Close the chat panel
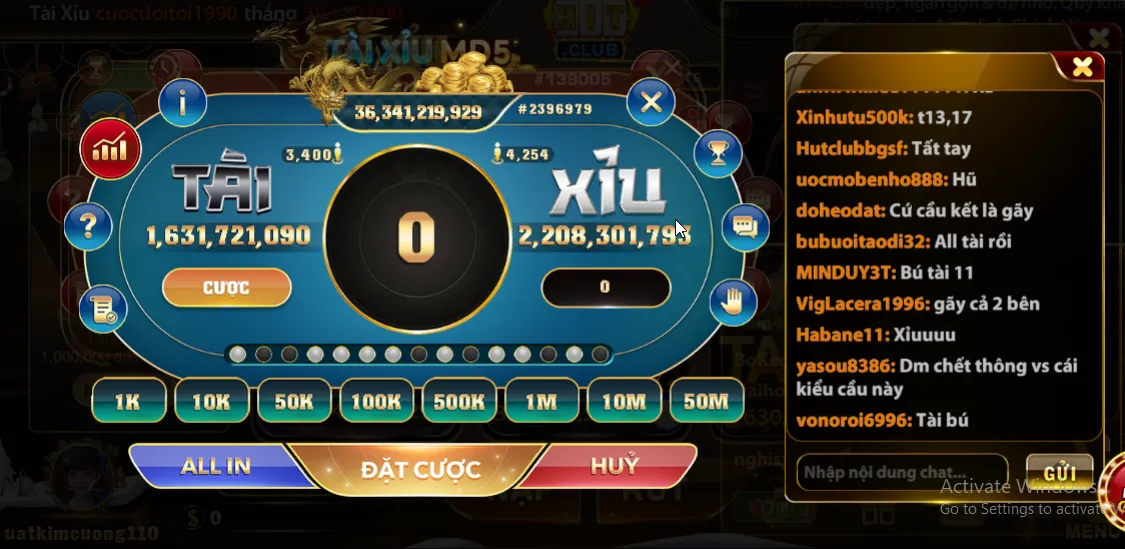The height and width of the screenshot is (549, 1125). click(x=1082, y=67)
